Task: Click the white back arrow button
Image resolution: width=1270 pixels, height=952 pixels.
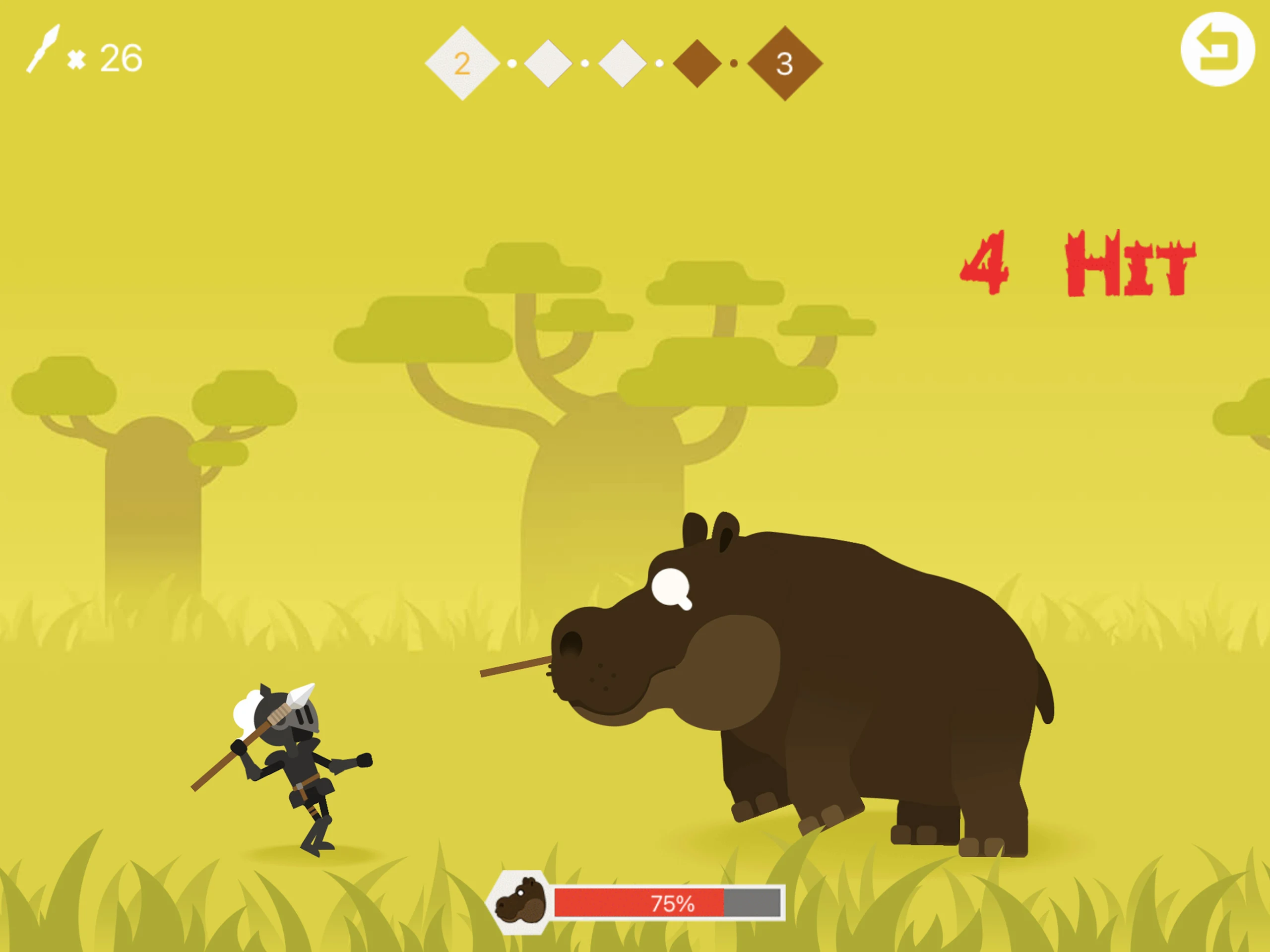Action: click(1216, 50)
